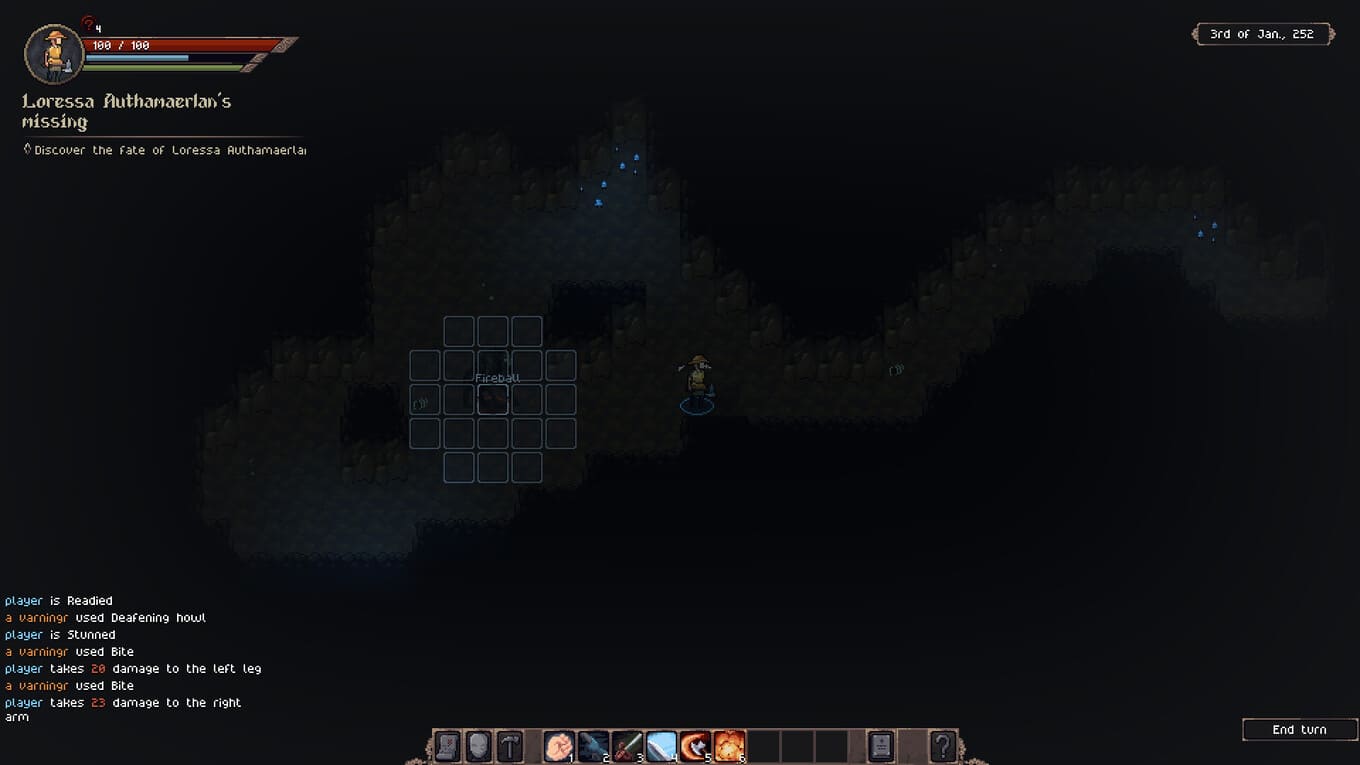Activate the dark blue blade skill in slot 2
The width and height of the screenshot is (1360, 765).
click(593, 746)
